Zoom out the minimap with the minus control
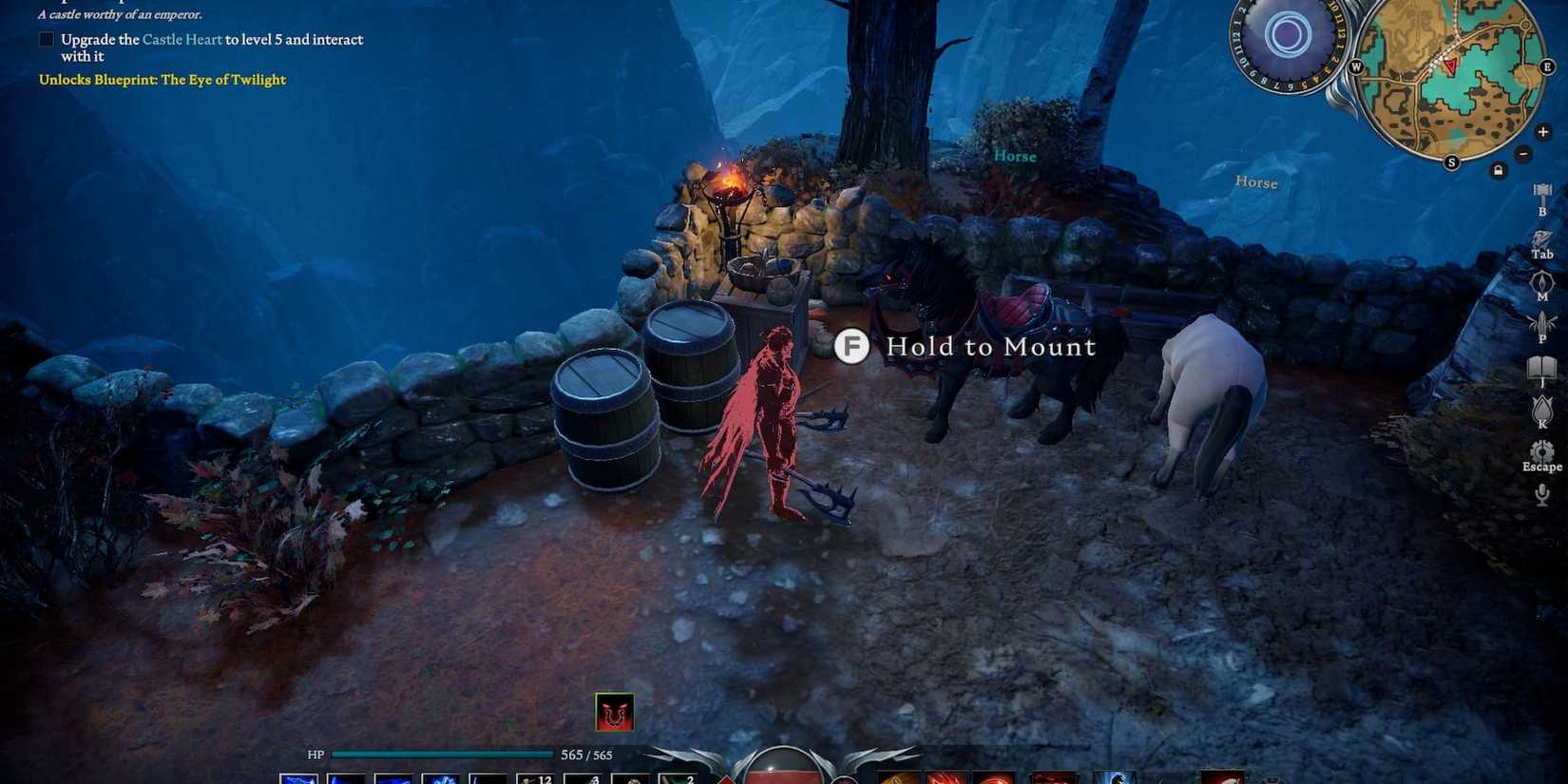Screen dimensions: 1568x784 1522,151
